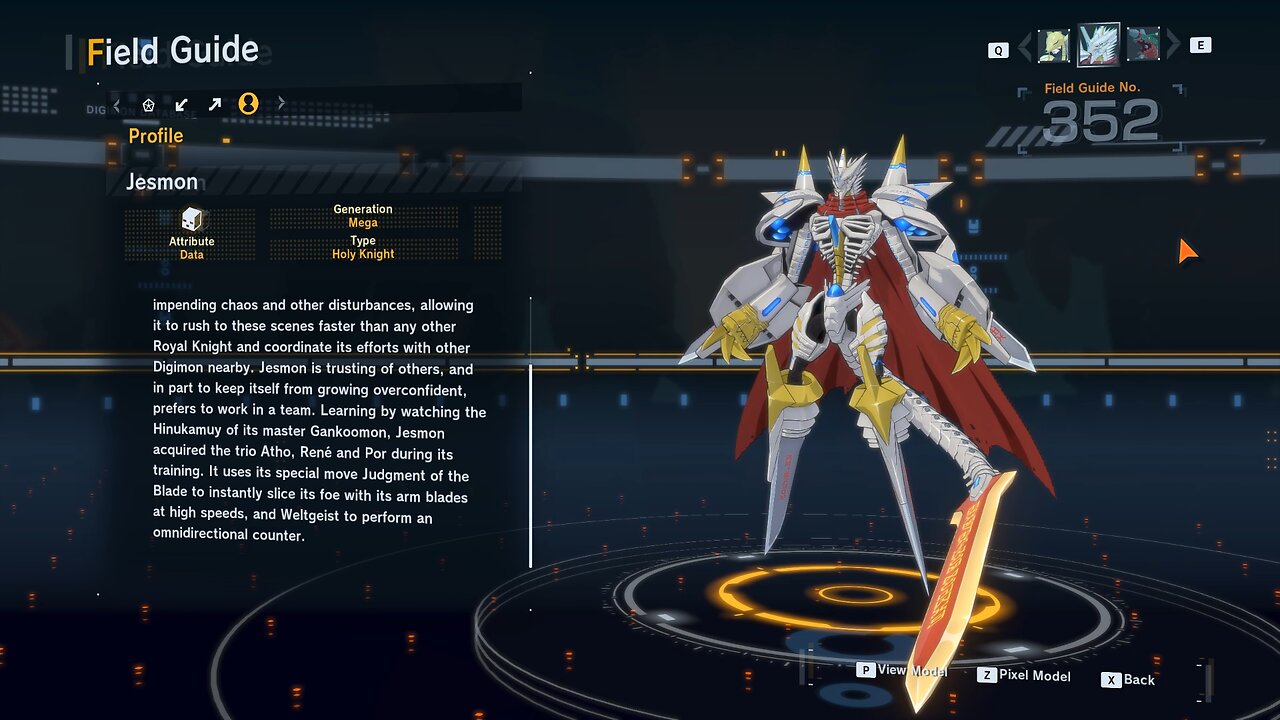Go Back from the Field Guide
The width and height of the screenshot is (1280, 720).
coord(1129,680)
